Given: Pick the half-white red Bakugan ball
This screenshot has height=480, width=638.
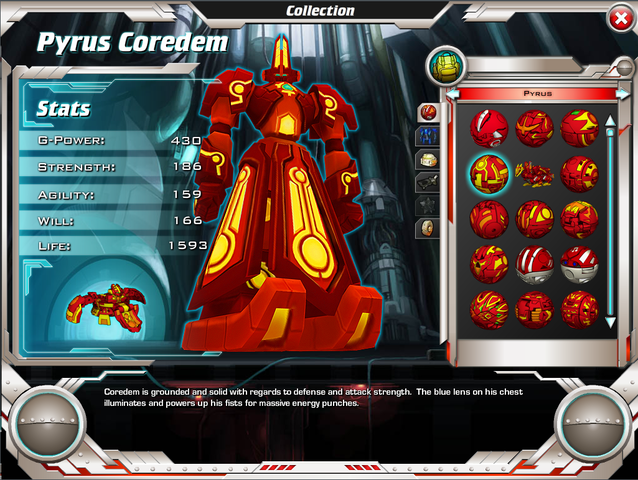Looking at the screenshot, I should [579, 265].
